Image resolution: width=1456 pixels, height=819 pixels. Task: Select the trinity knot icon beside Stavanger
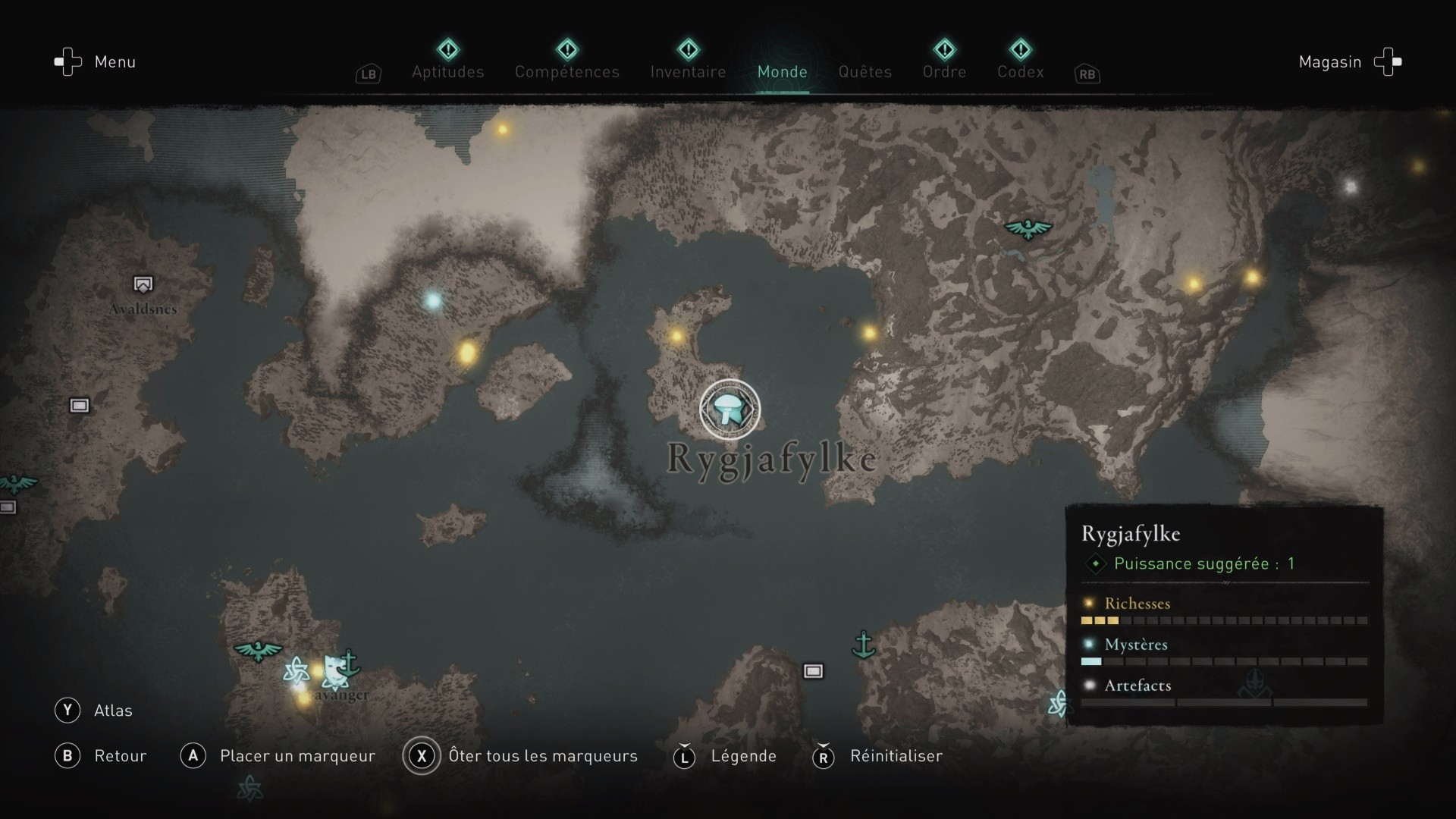coord(297,670)
